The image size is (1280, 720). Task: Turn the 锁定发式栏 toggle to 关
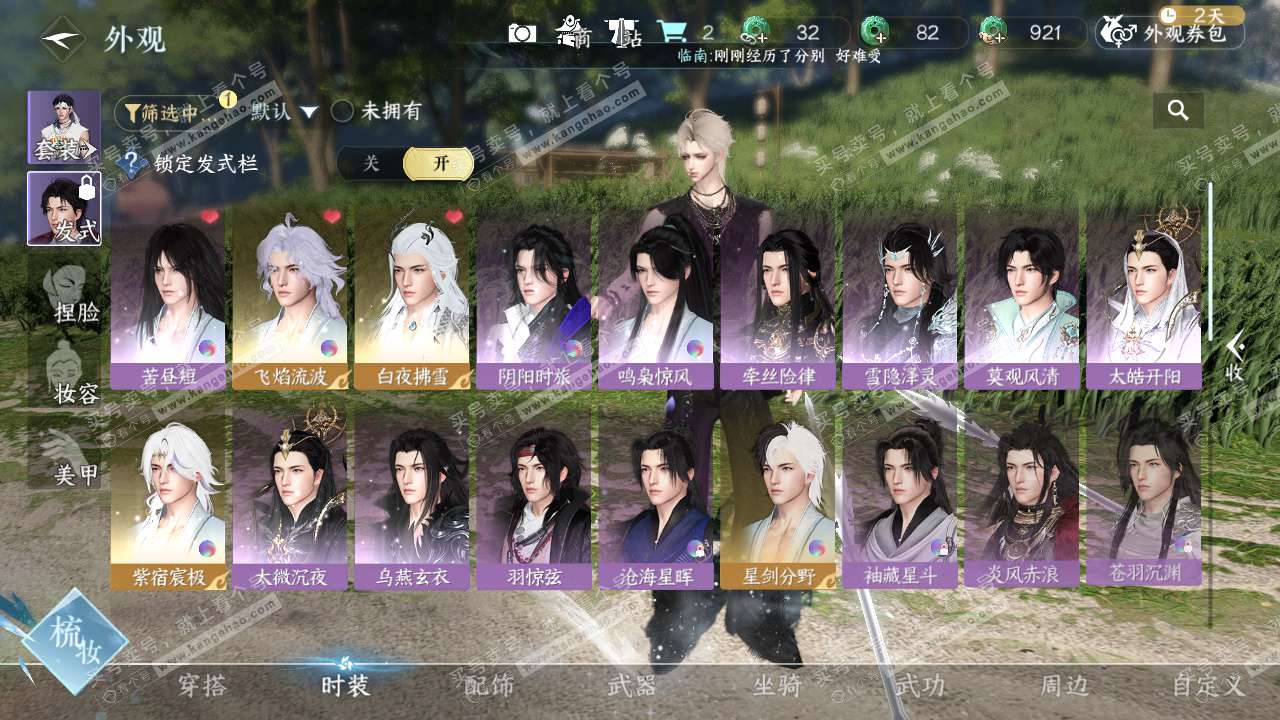[x=371, y=164]
